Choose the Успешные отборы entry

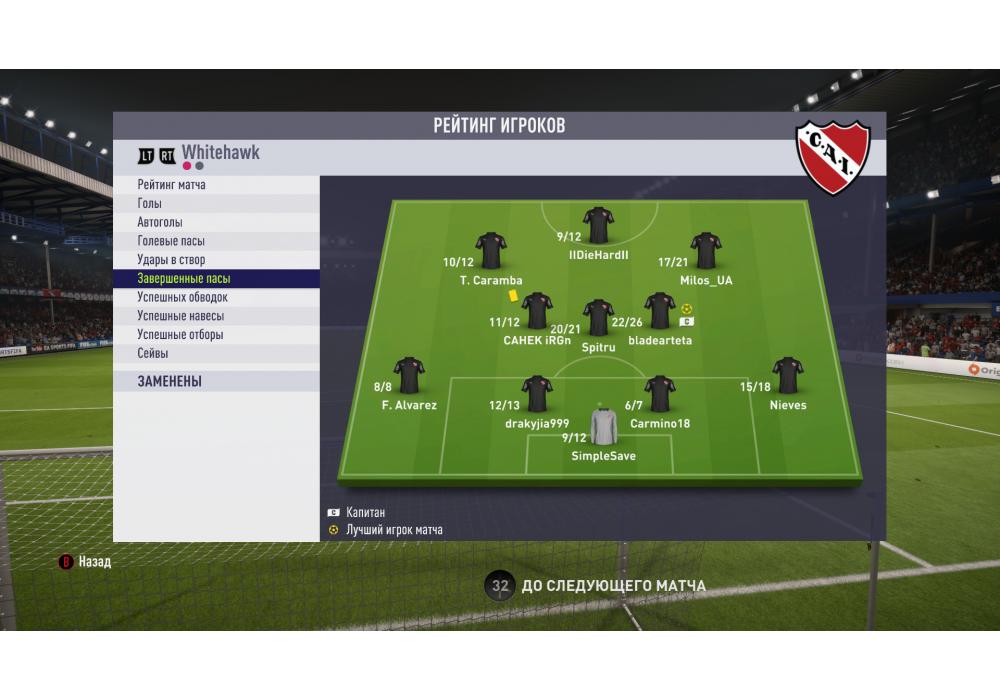(216, 335)
